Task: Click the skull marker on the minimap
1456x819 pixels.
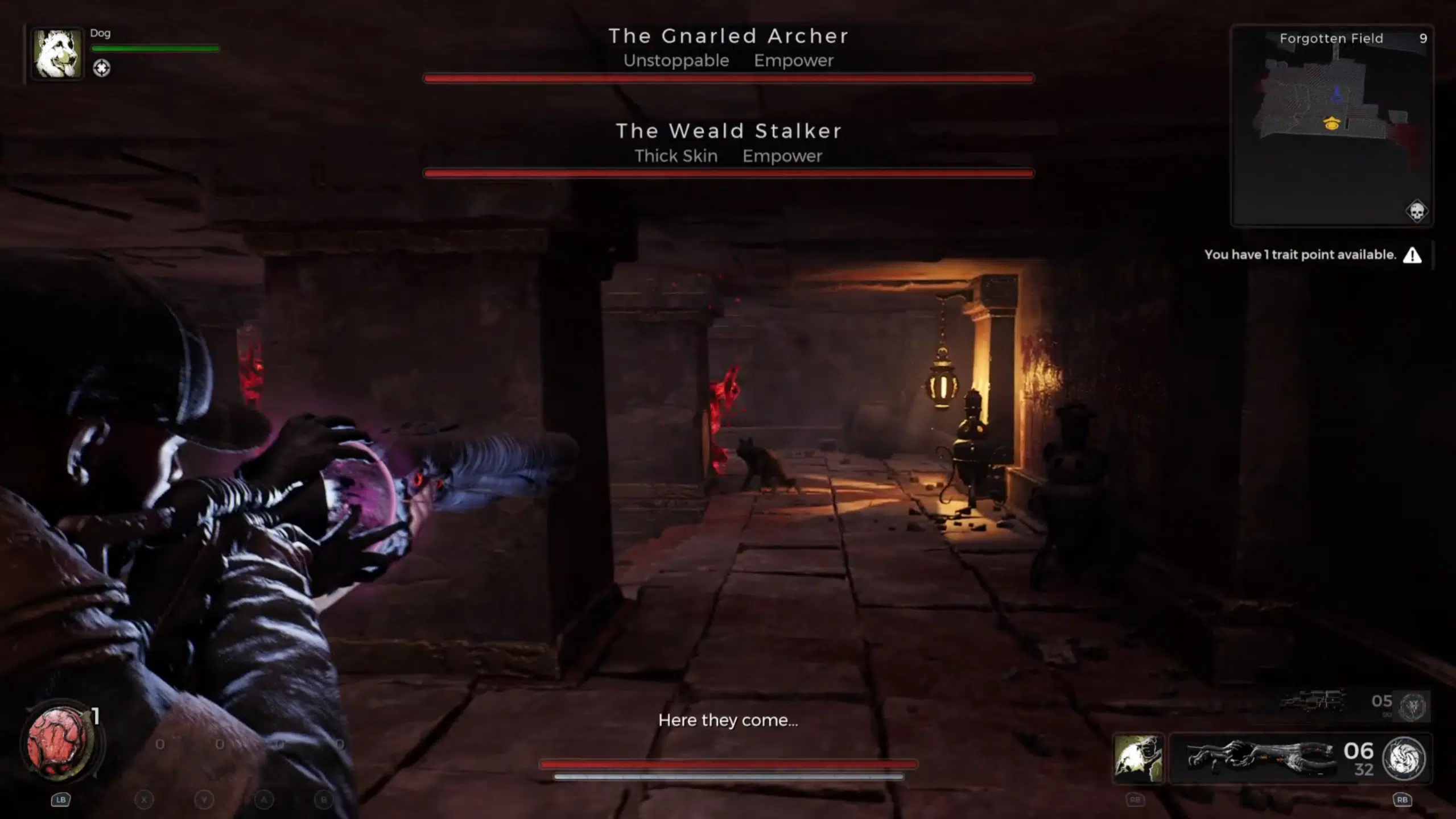Action: coord(1416,211)
